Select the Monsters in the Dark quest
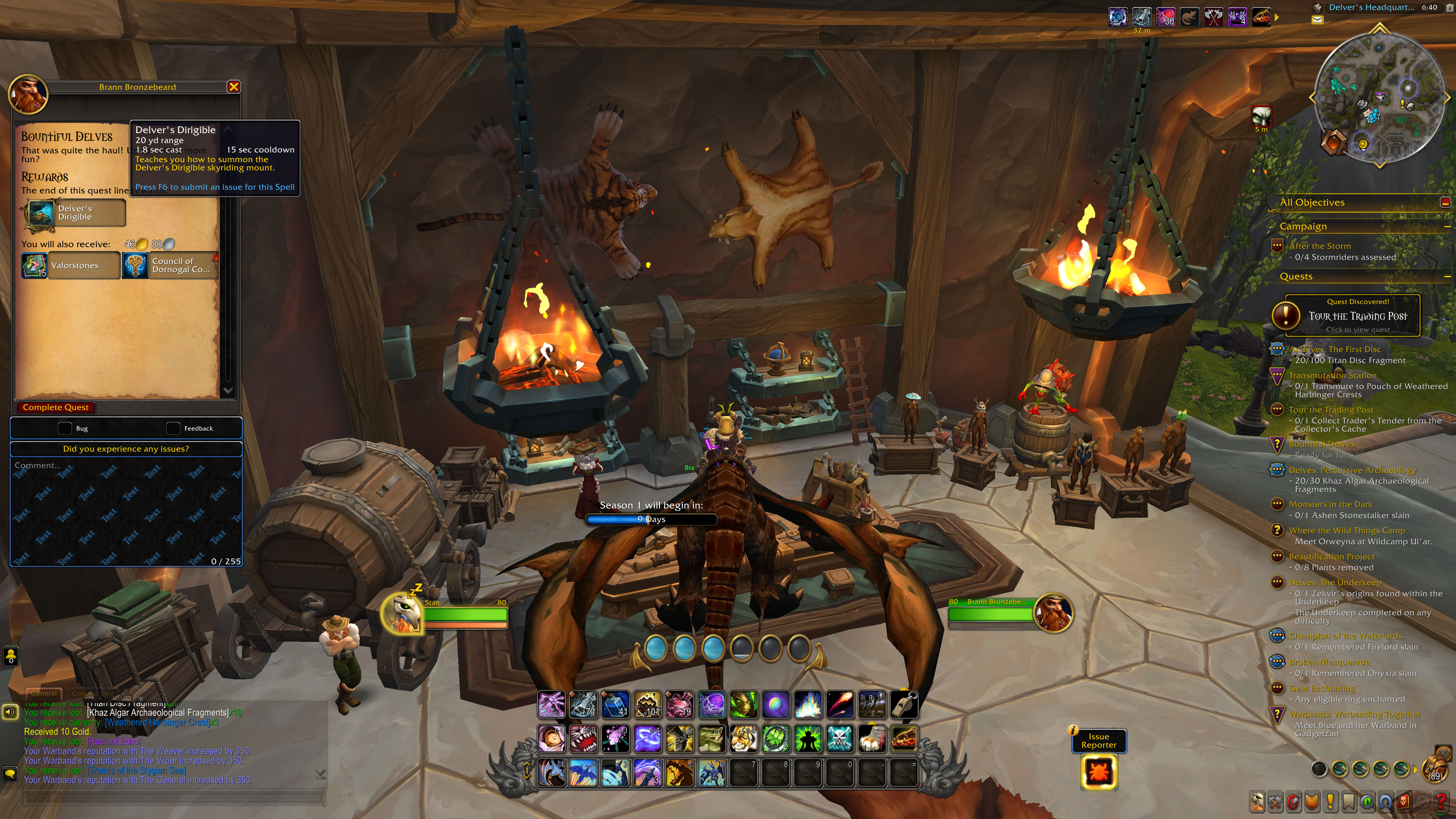1456x819 pixels. pyautogui.click(x=1330, y=504)
